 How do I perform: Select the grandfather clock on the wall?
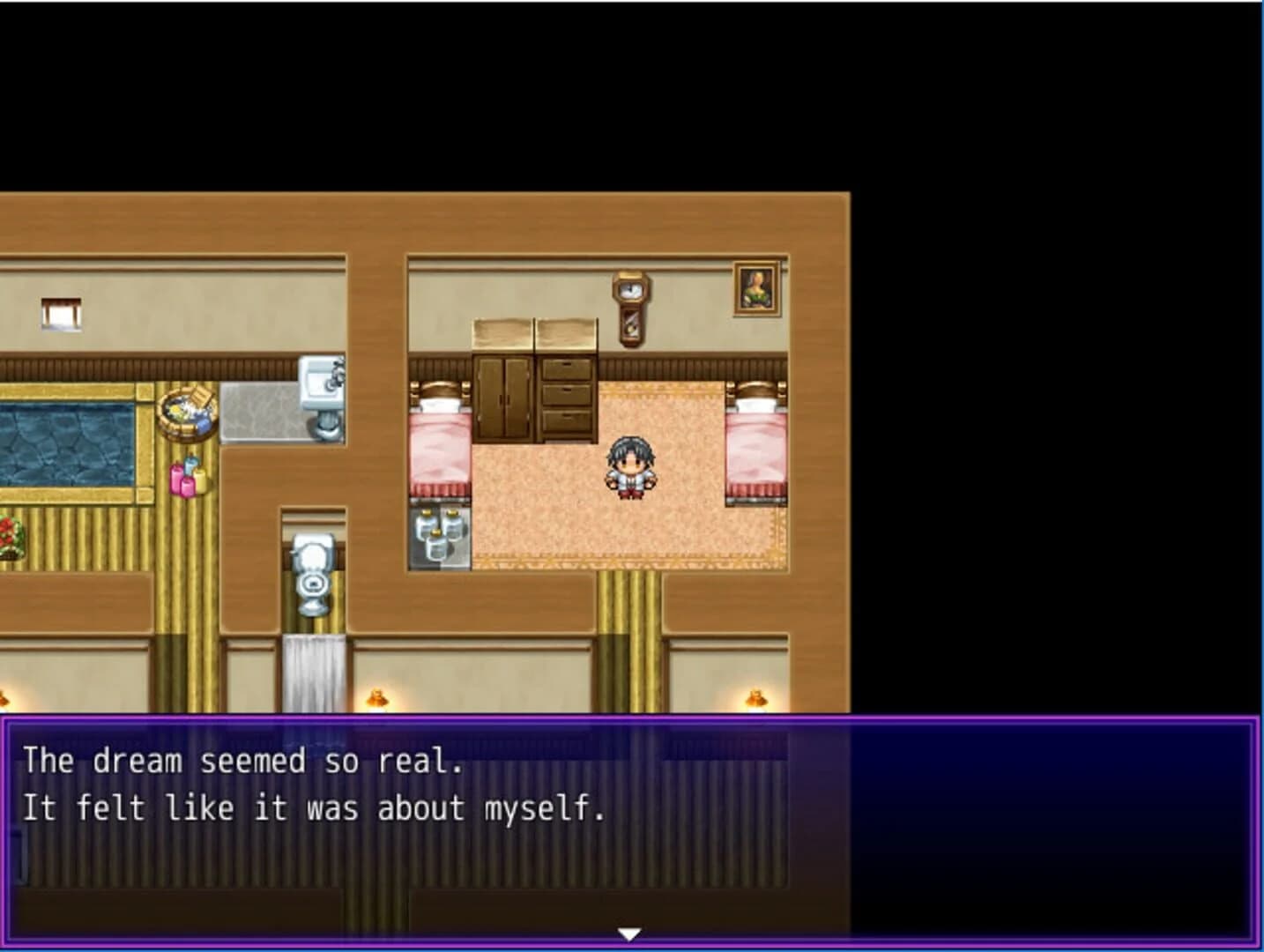click(629, 307)
